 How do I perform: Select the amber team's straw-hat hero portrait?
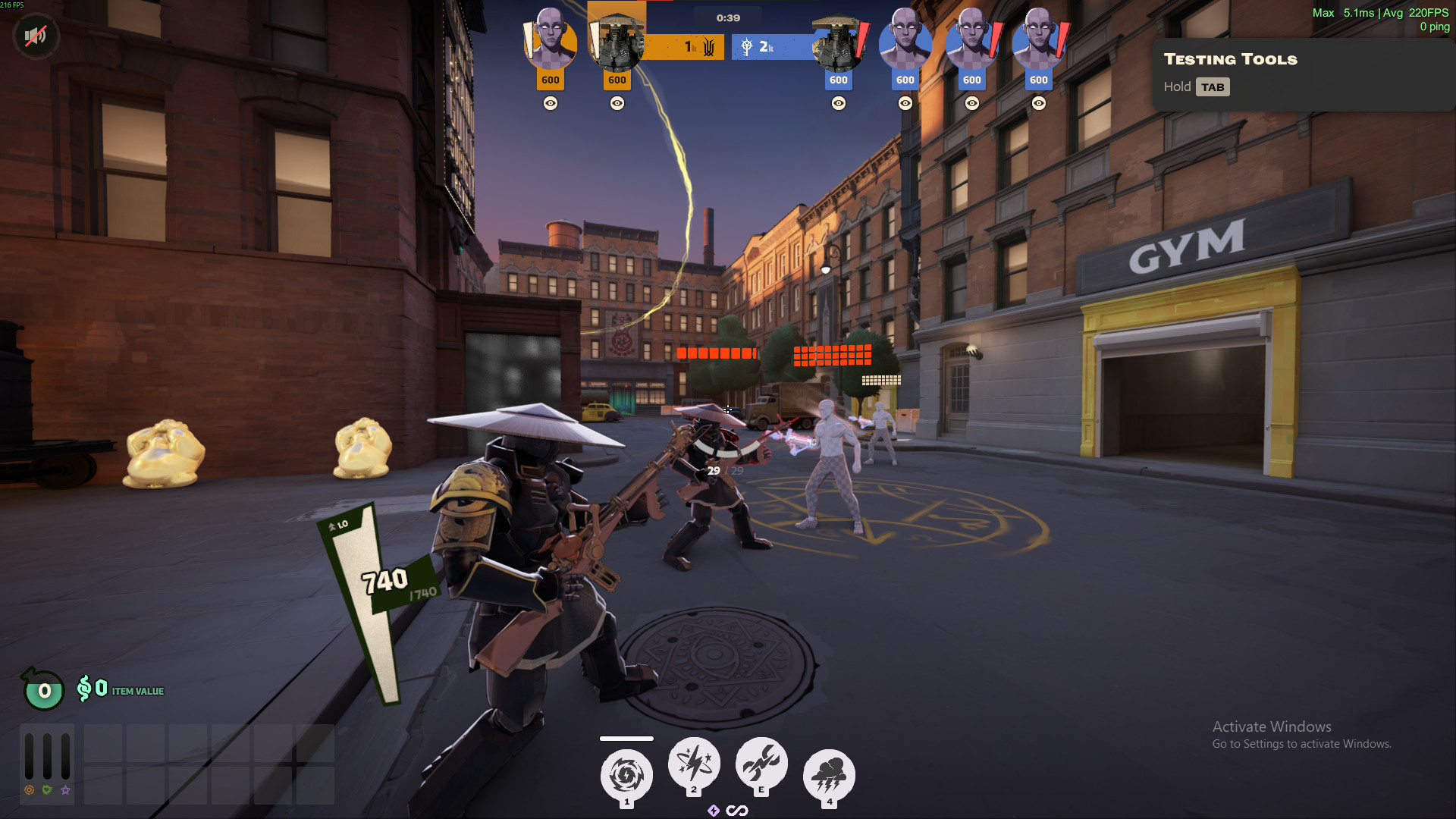click(x=617, y=42)
